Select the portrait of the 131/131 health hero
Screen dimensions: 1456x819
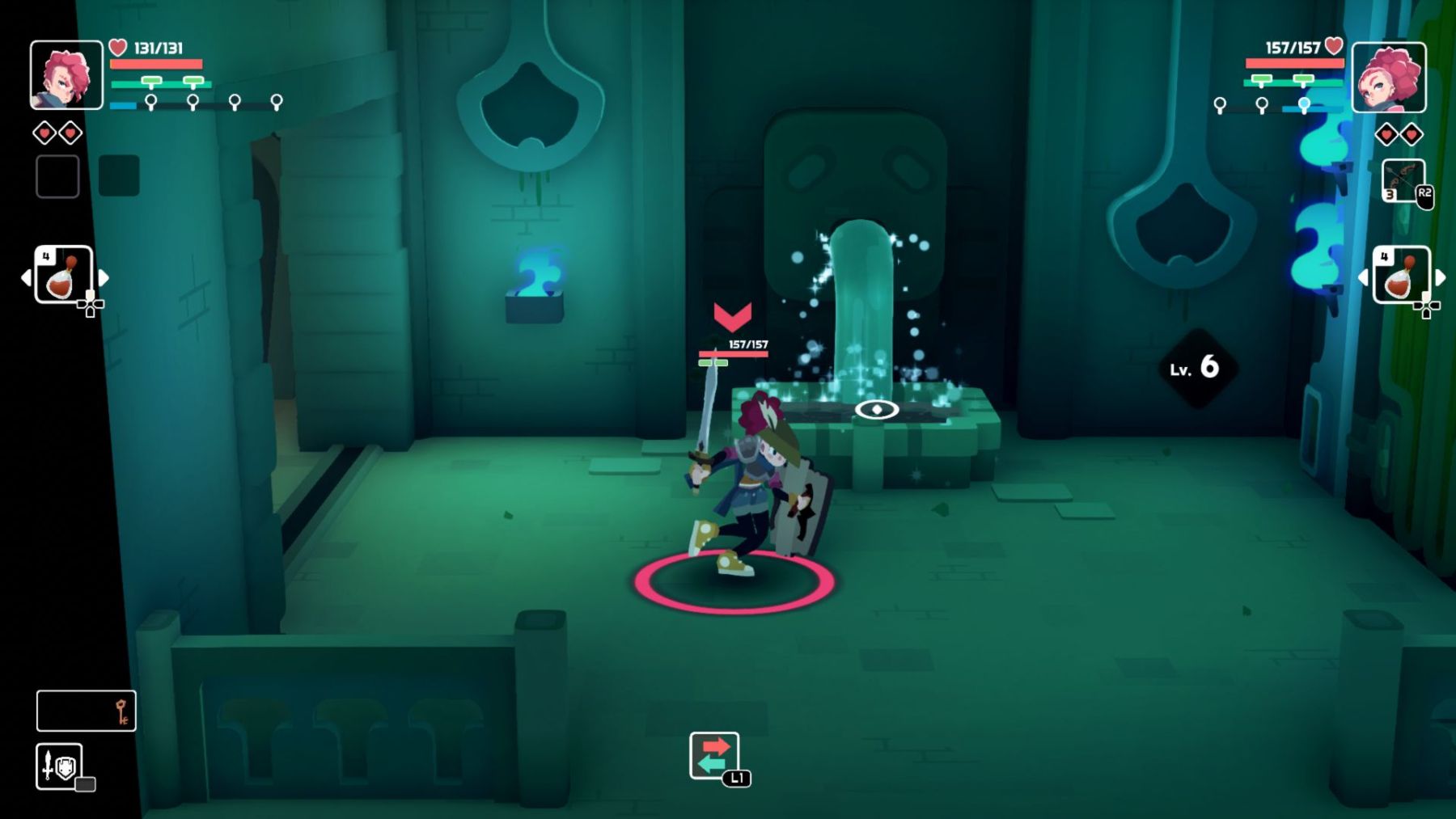click(66, 75)
